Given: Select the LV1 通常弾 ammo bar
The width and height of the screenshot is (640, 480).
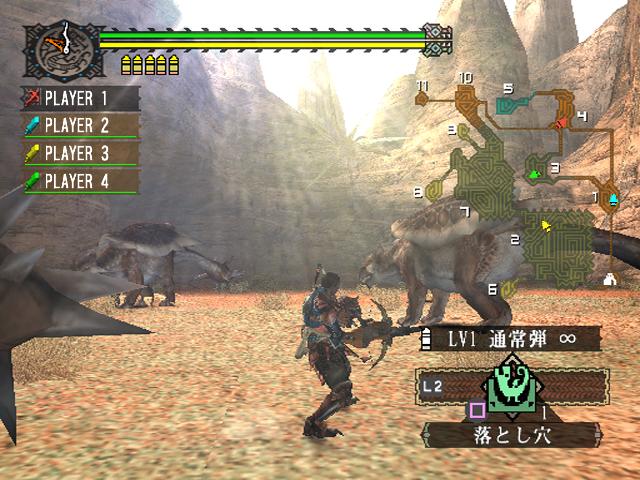Looking at the screenshot, I should pyautogui.click(x=510, y=339).
